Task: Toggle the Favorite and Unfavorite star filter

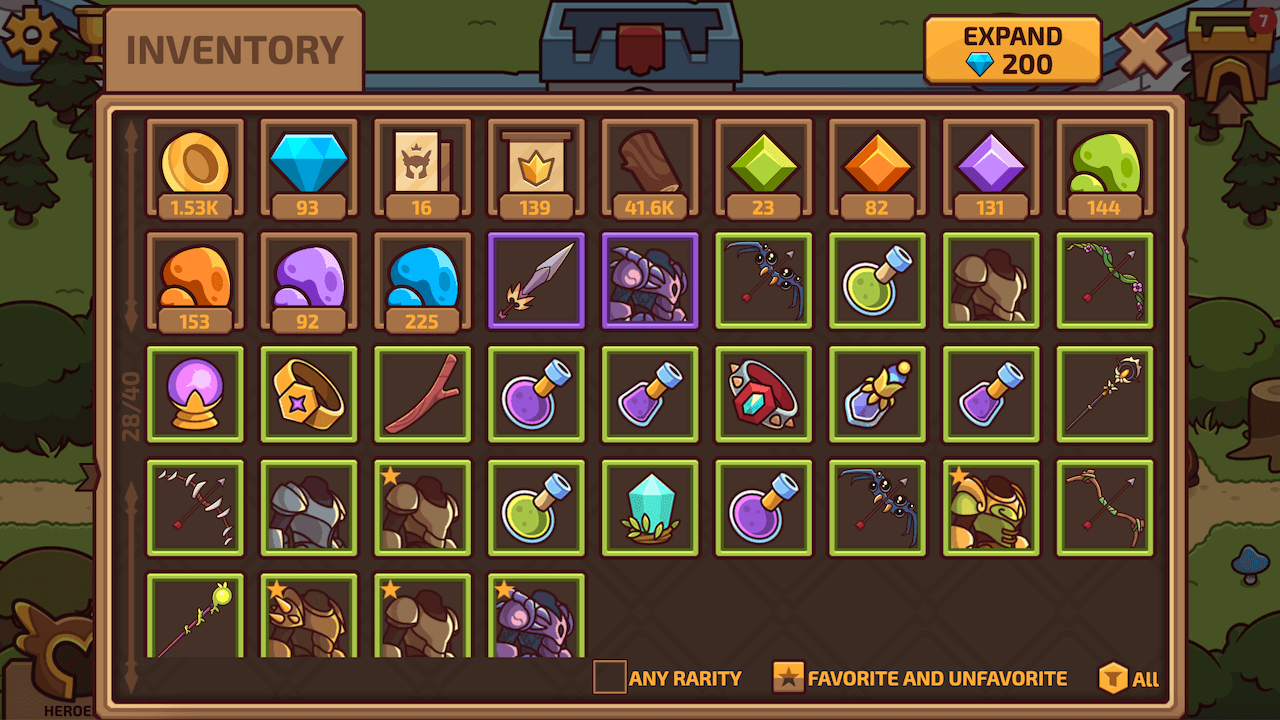Action: 790,677
